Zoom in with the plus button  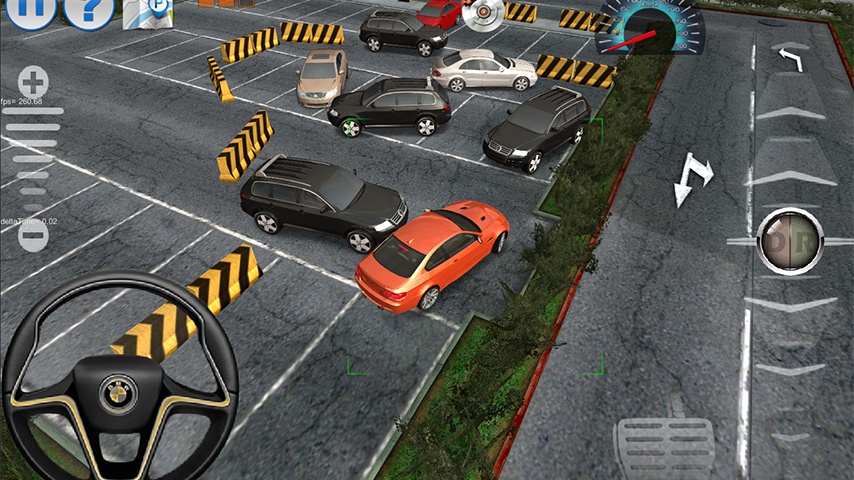[x=33, y=82]
